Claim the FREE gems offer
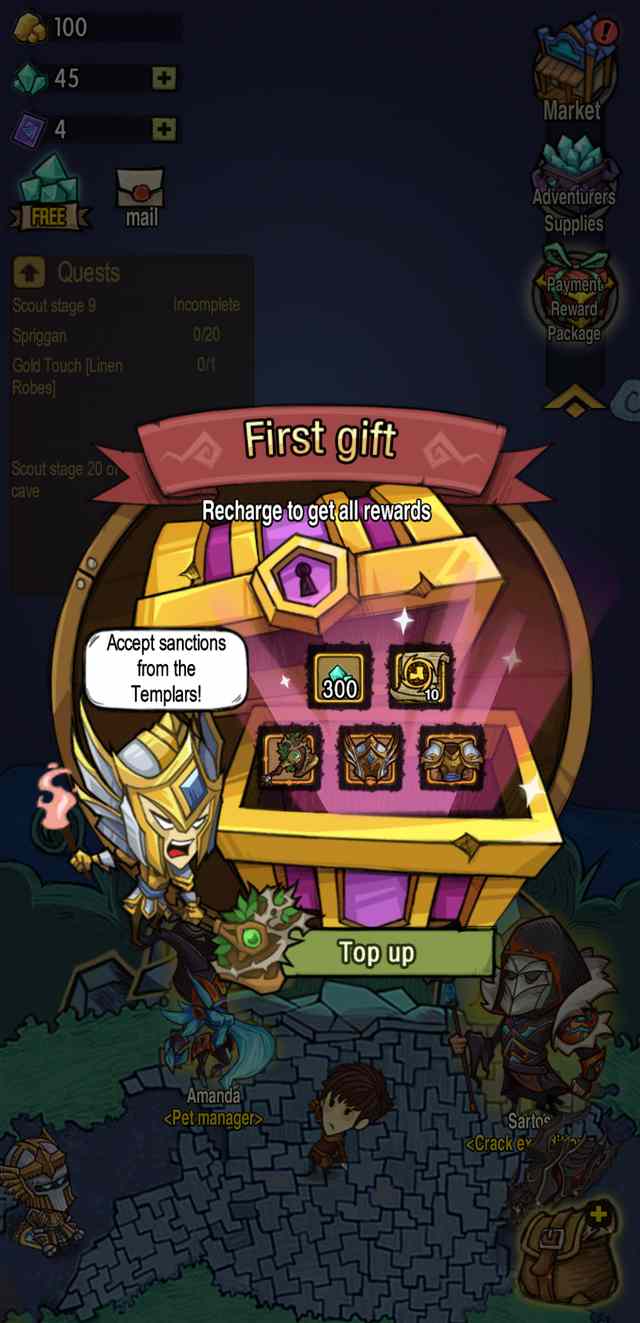Screen dimensions: 640x1323 [49, 193]
